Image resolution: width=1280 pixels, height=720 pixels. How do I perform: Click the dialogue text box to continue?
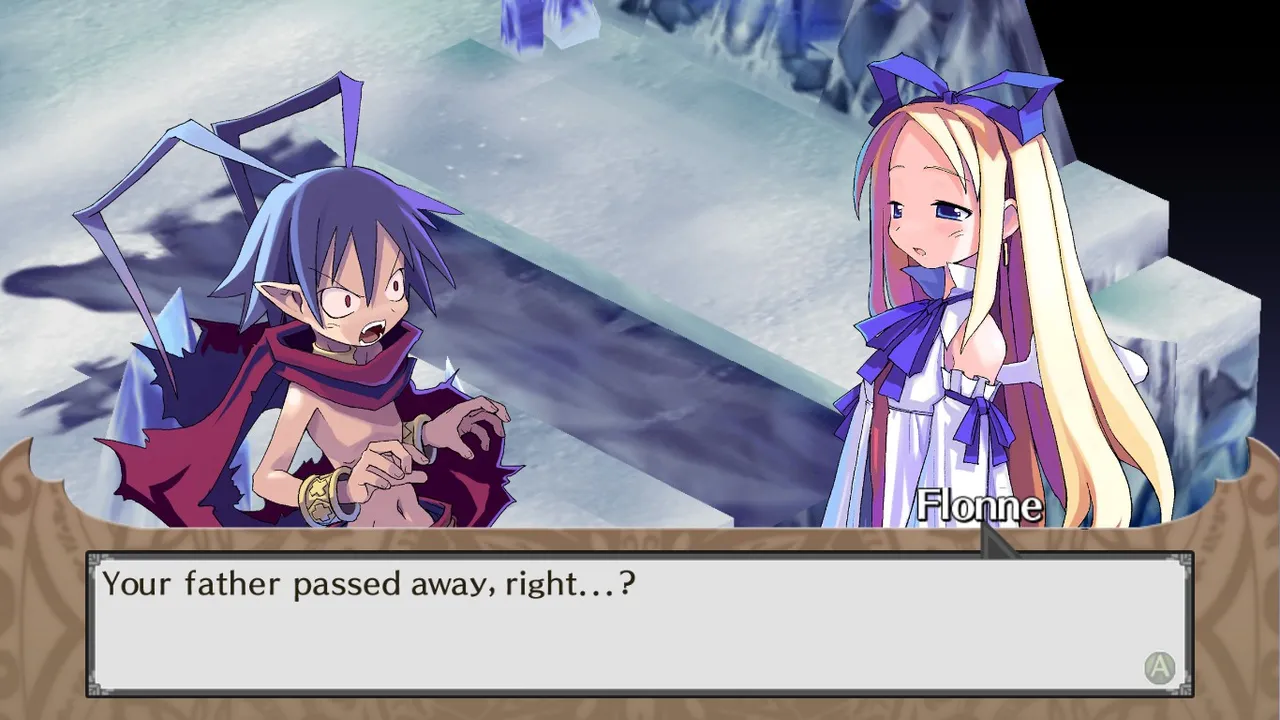pos(638,624)
